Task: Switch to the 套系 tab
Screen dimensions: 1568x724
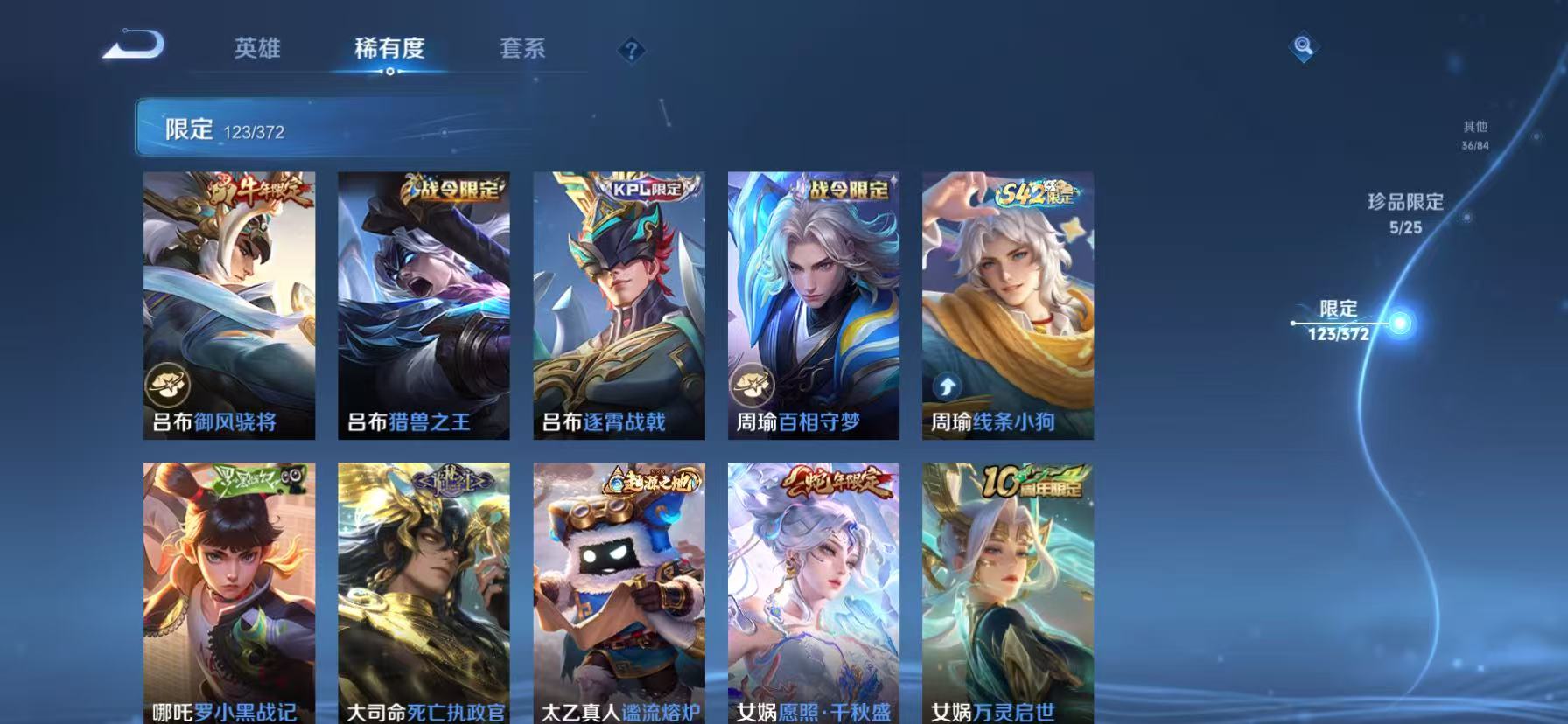Action: point(522,50)
